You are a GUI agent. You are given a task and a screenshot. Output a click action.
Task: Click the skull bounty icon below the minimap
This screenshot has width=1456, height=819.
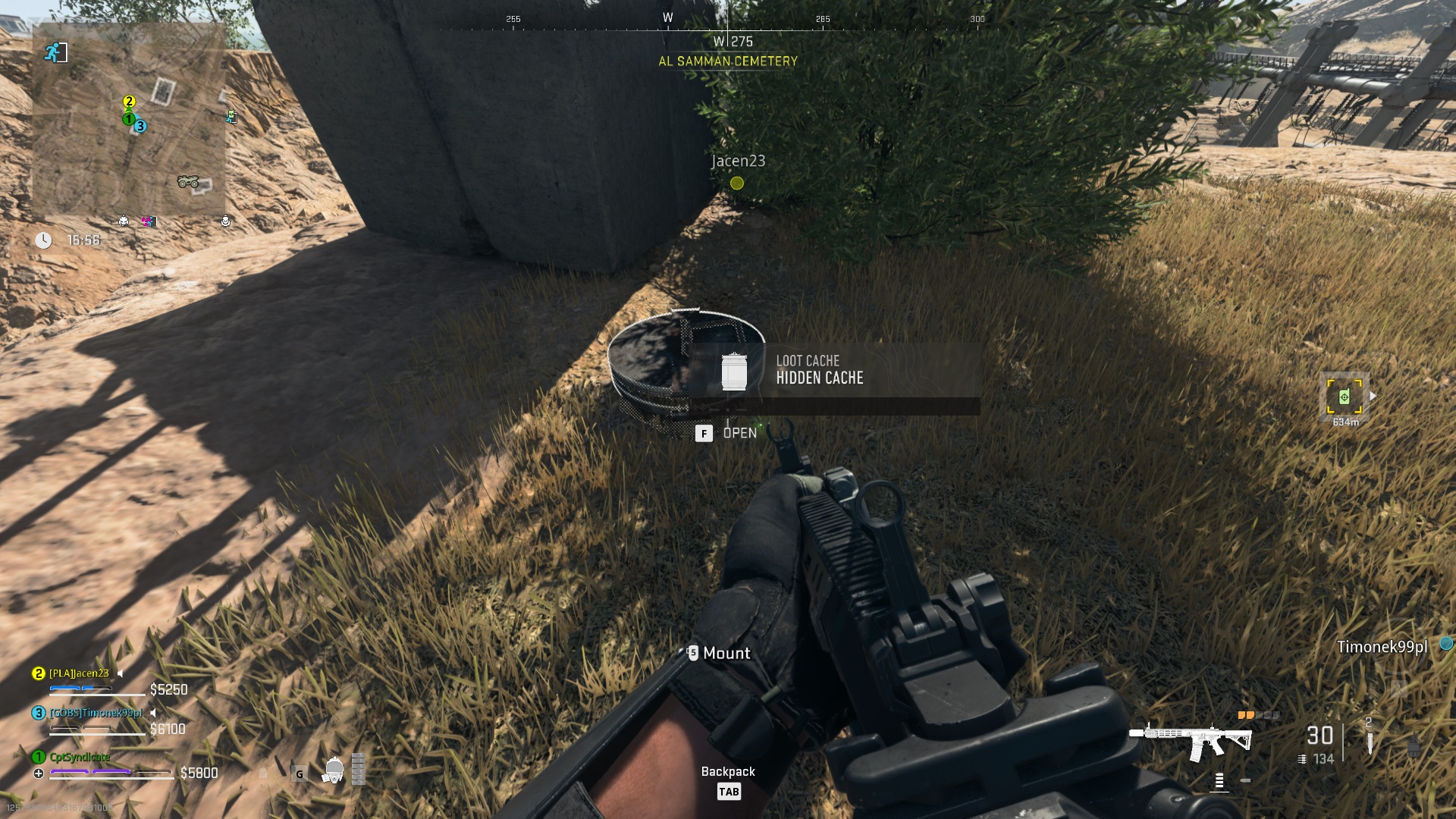coord(124,221)
